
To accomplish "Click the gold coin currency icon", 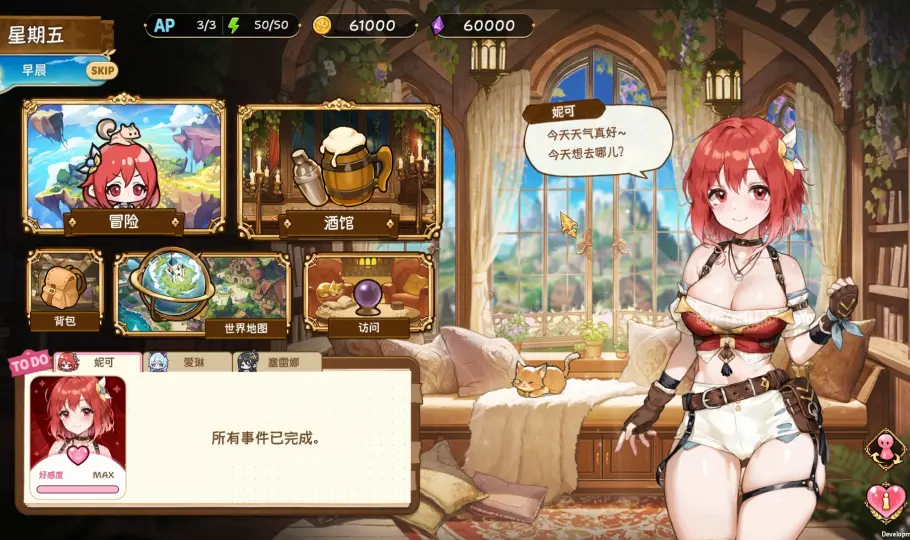I will pos(322,26).
